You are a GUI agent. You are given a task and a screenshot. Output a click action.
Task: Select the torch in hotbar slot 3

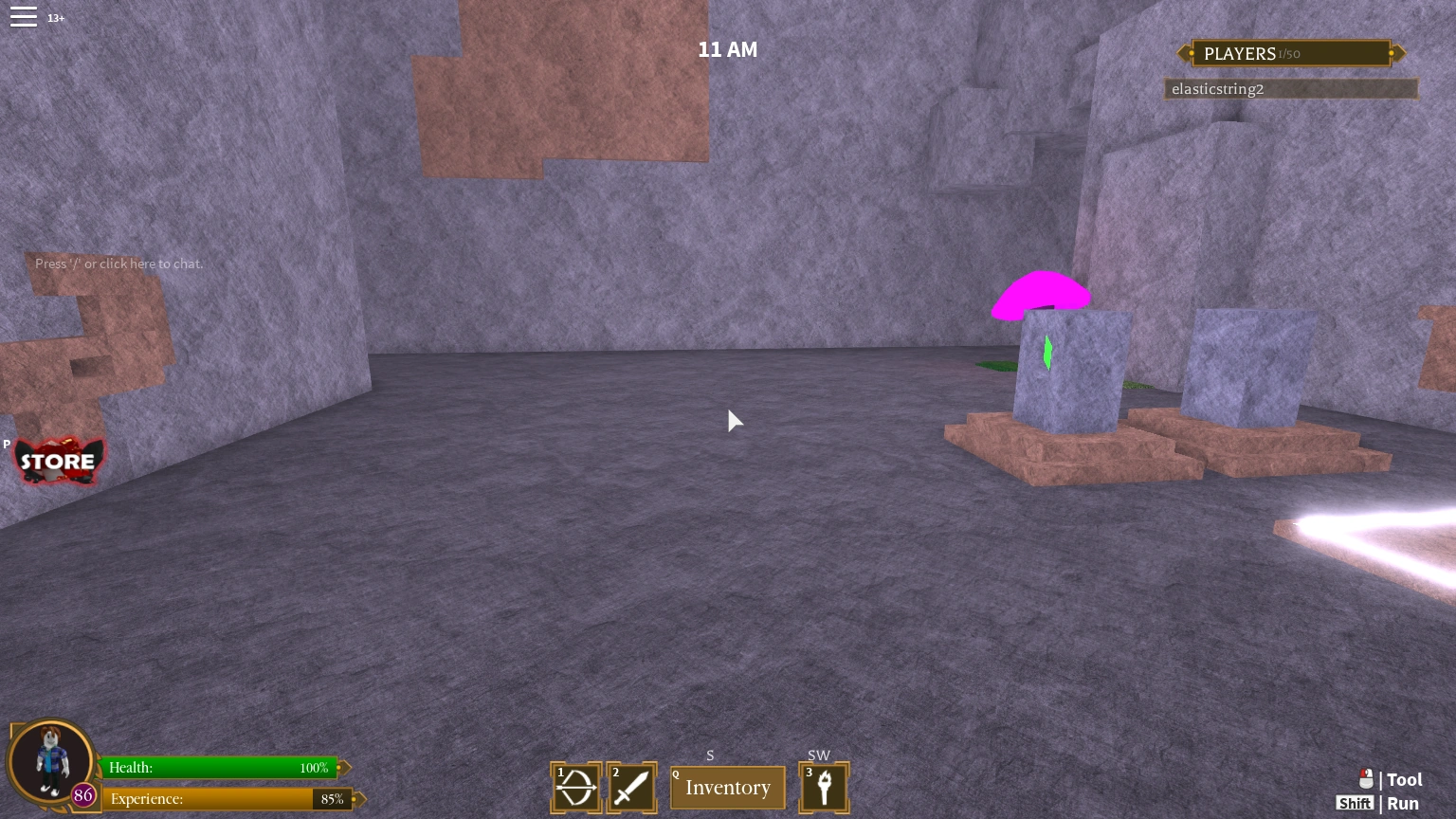(824, 787)
